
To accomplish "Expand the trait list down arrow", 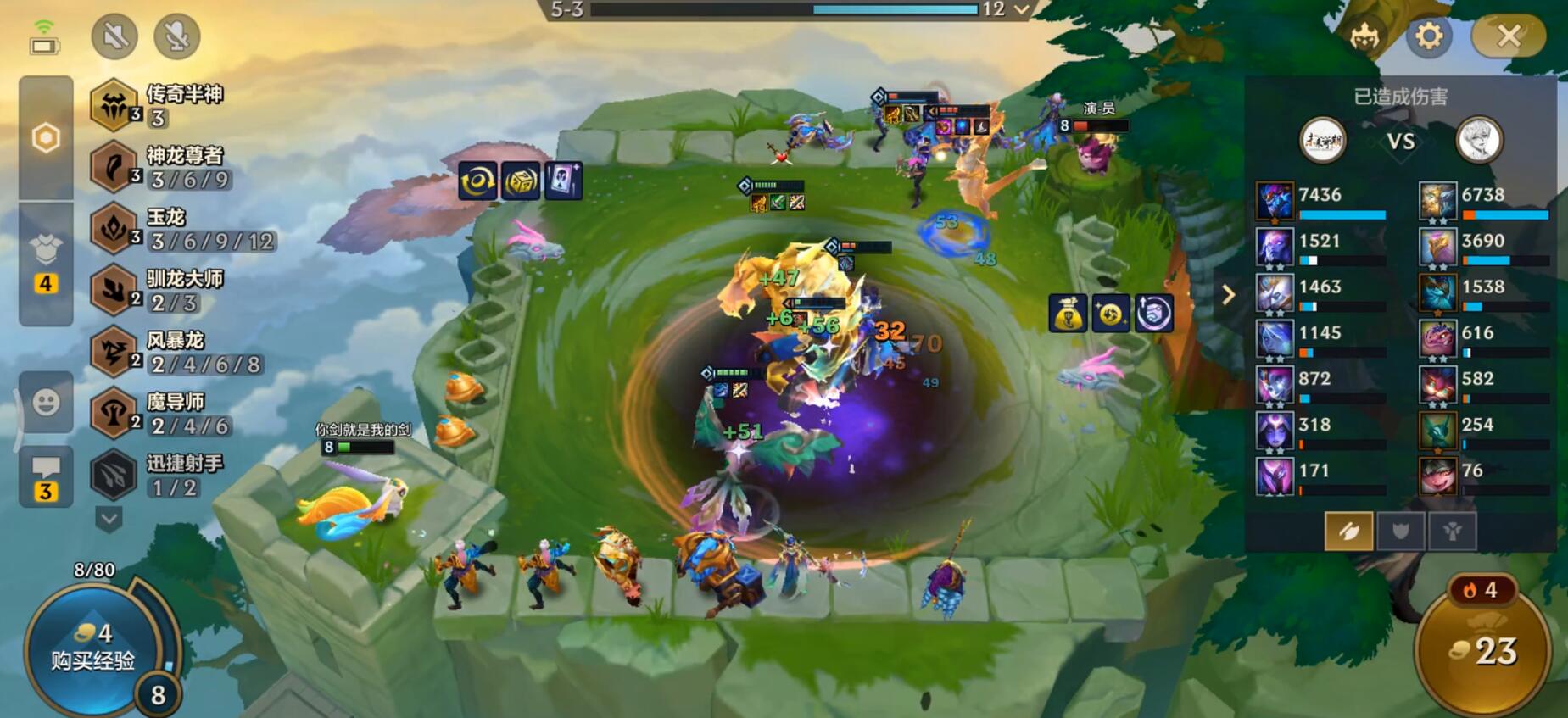I will 109,518.
